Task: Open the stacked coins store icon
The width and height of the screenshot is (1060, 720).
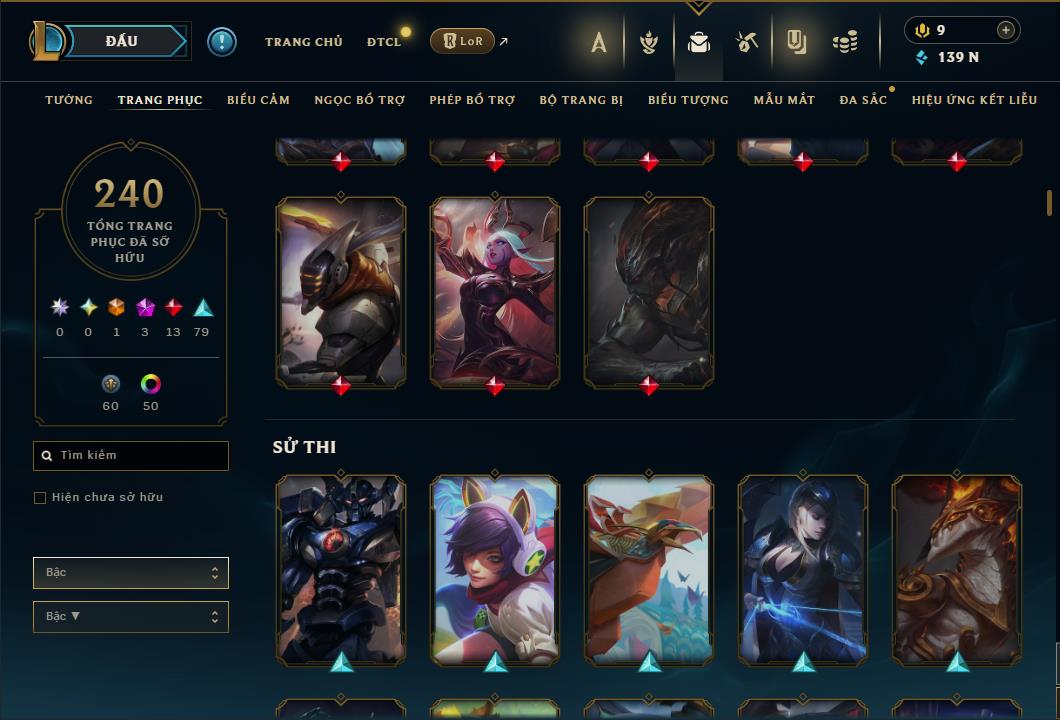Action: point(845,42)
